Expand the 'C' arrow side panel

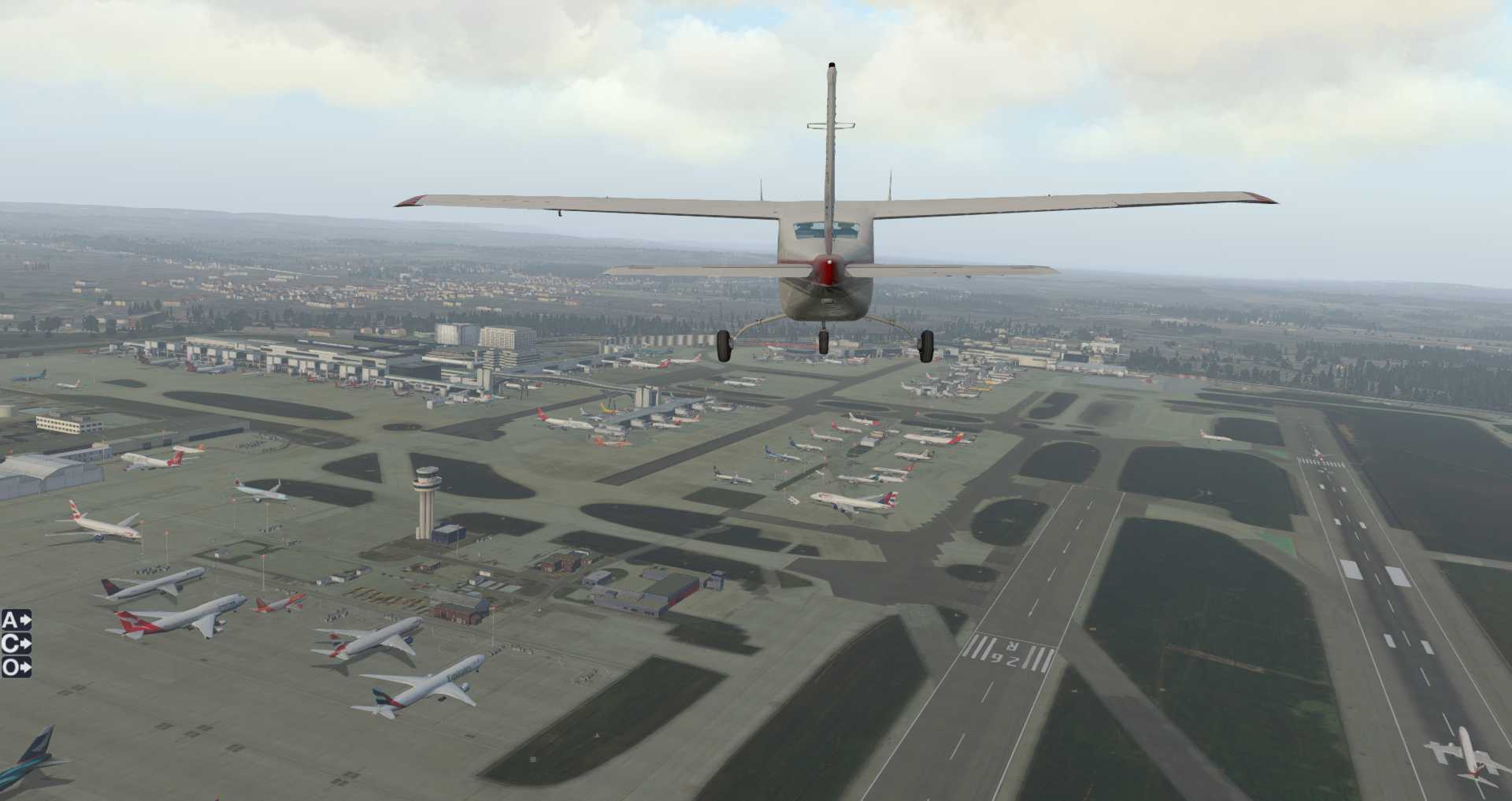click(x=16, y=644)
